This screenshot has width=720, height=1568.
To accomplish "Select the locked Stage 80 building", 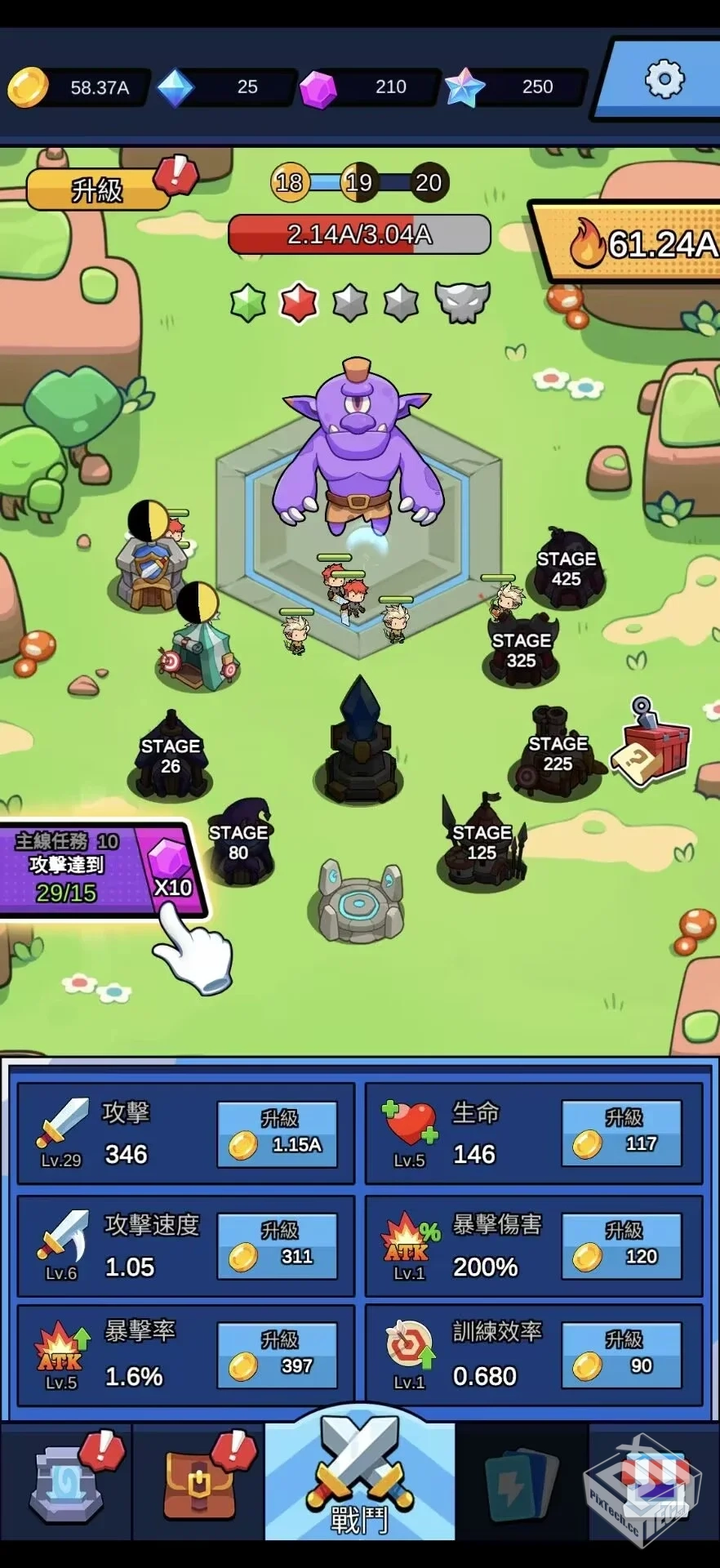I will 238,844.
